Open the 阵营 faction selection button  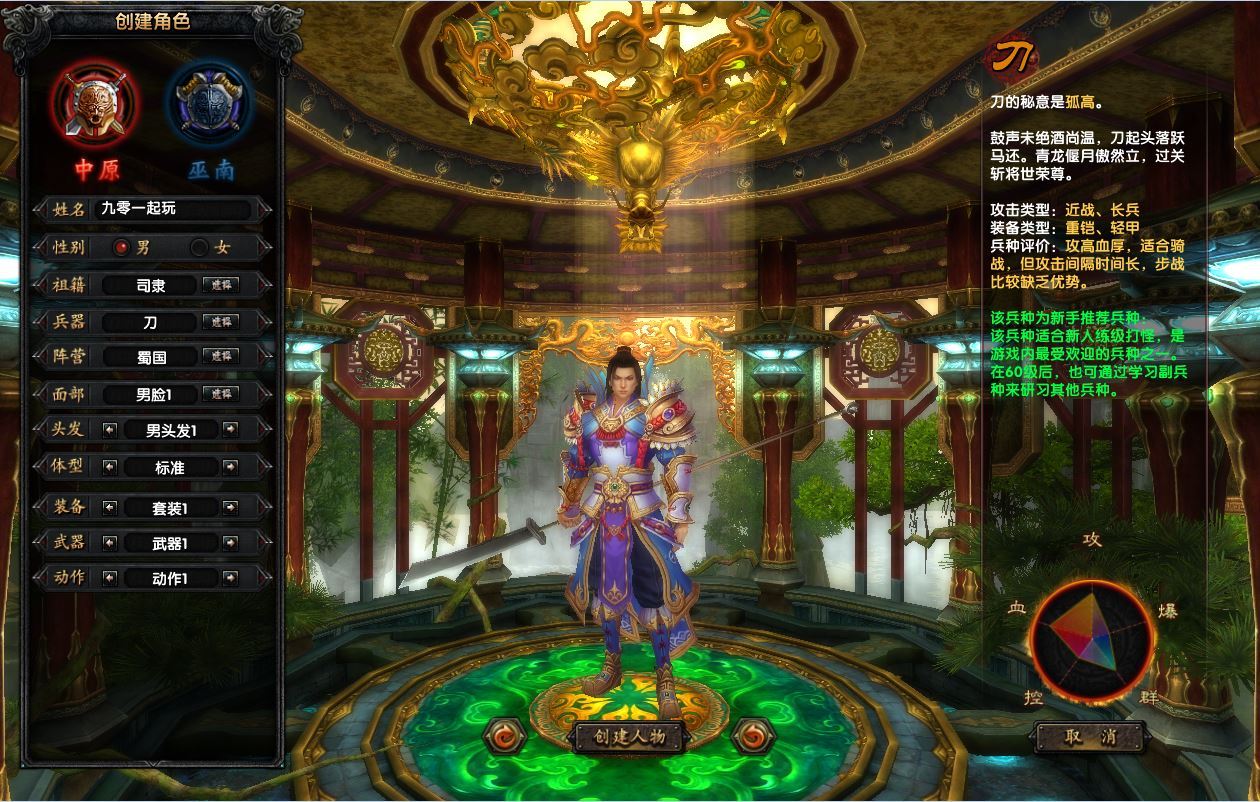(220, 356)
